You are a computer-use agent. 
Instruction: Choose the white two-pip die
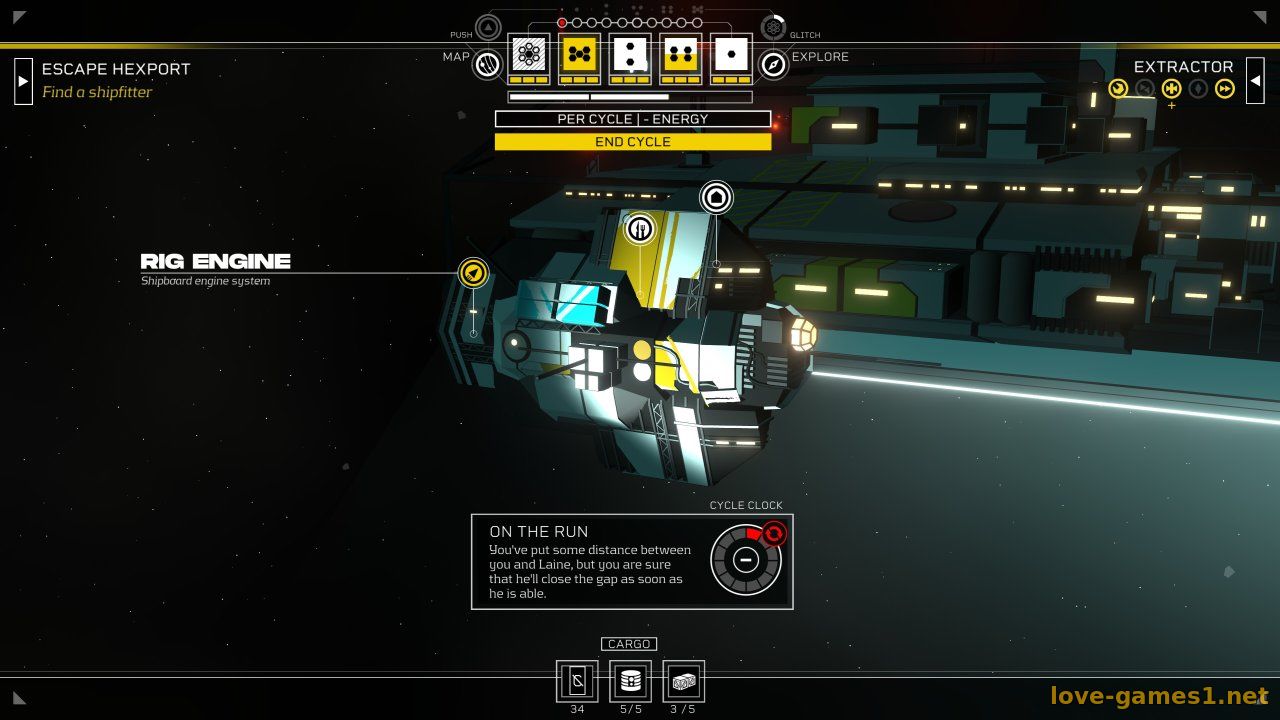pos(631,55)
